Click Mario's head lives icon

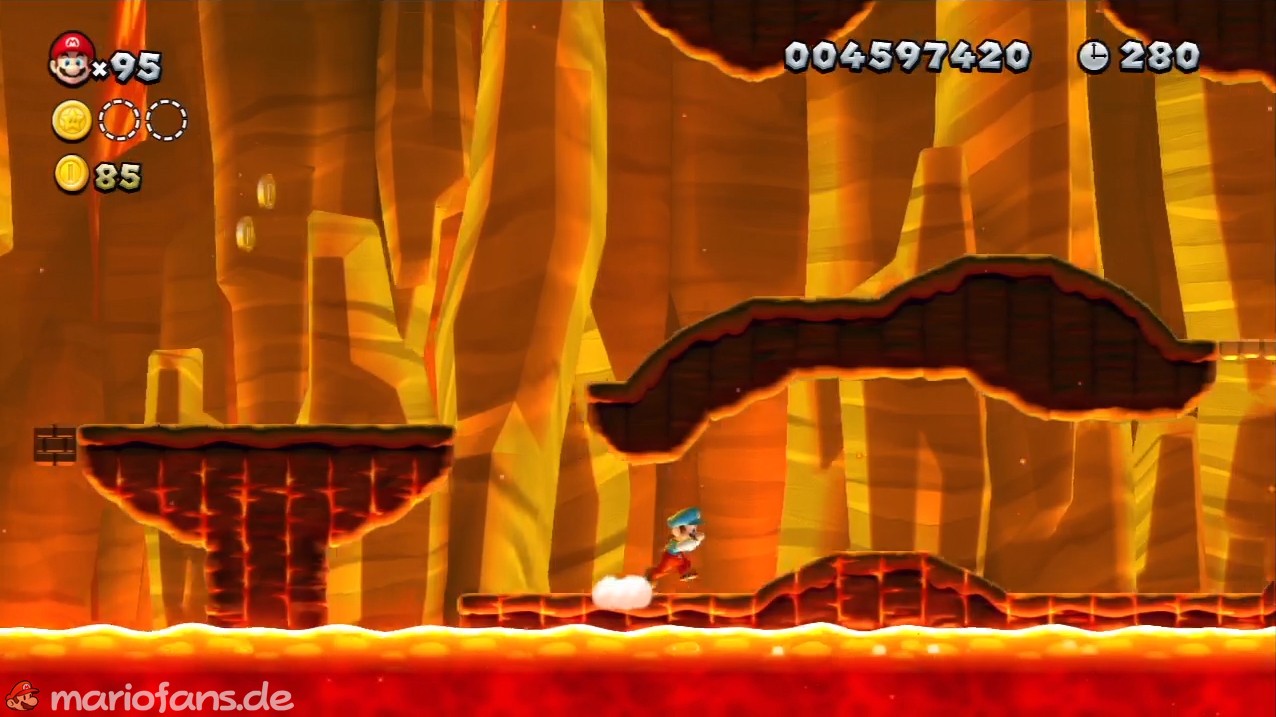(x=71, y=58)
